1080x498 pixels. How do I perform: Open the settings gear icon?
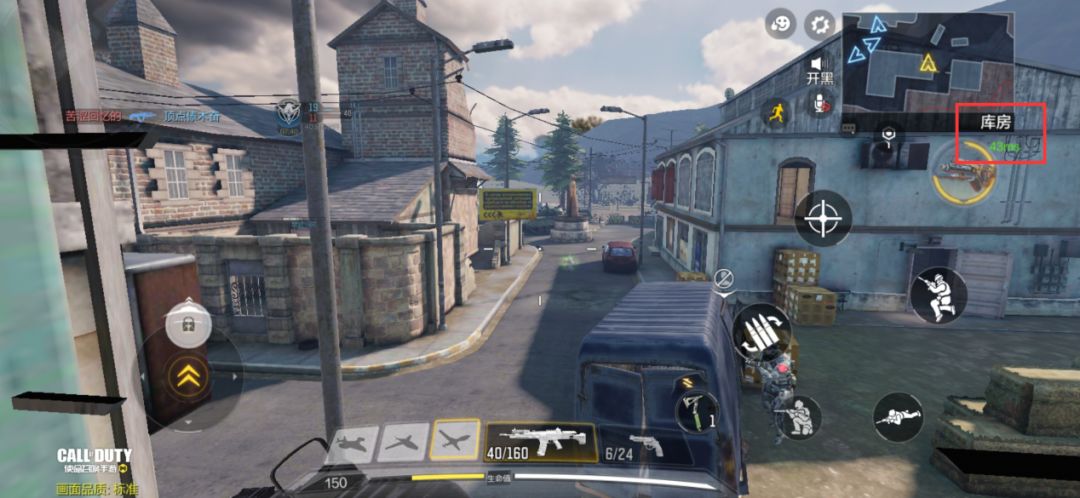820,25
